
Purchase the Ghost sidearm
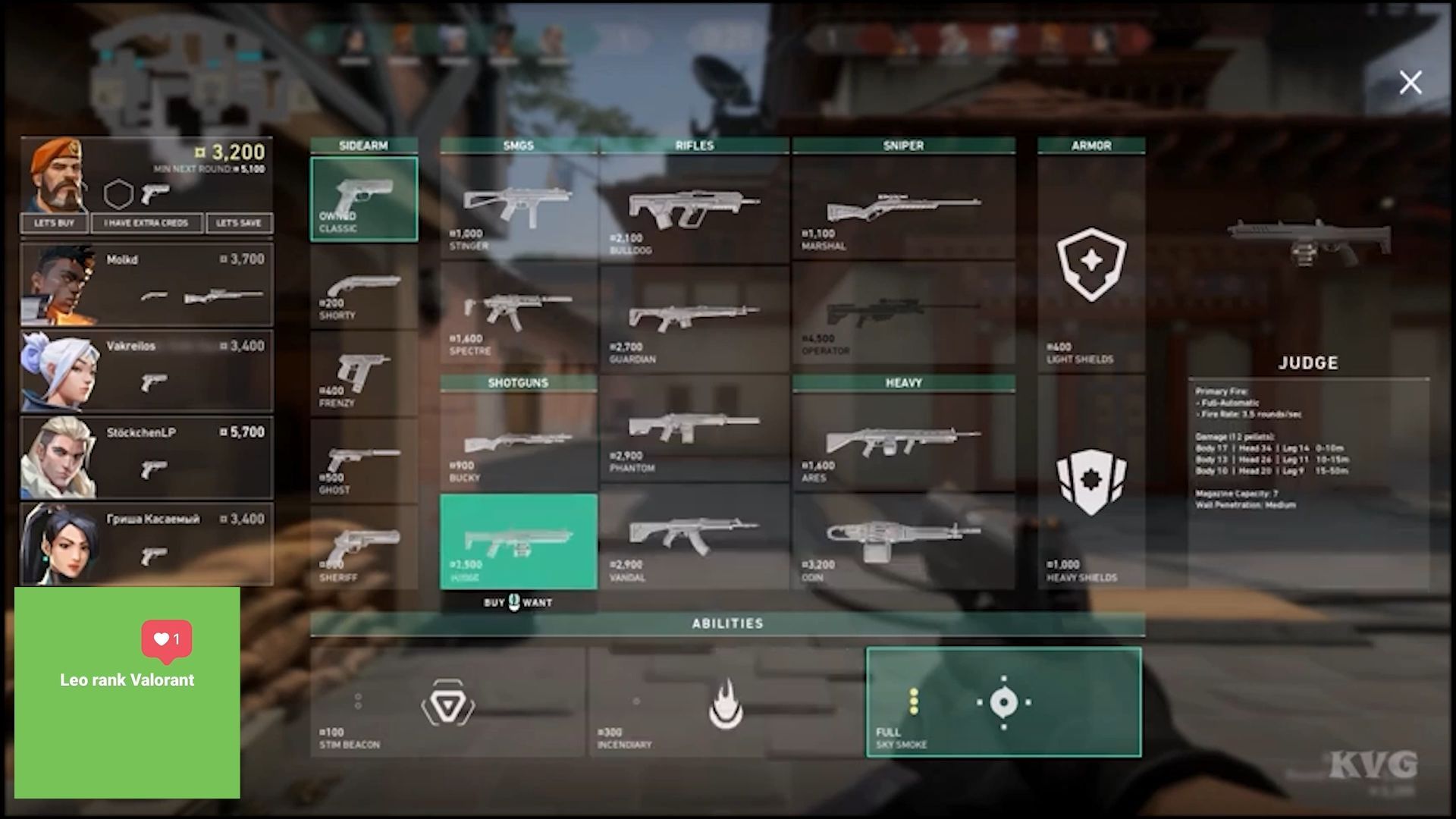pos(363,463)
